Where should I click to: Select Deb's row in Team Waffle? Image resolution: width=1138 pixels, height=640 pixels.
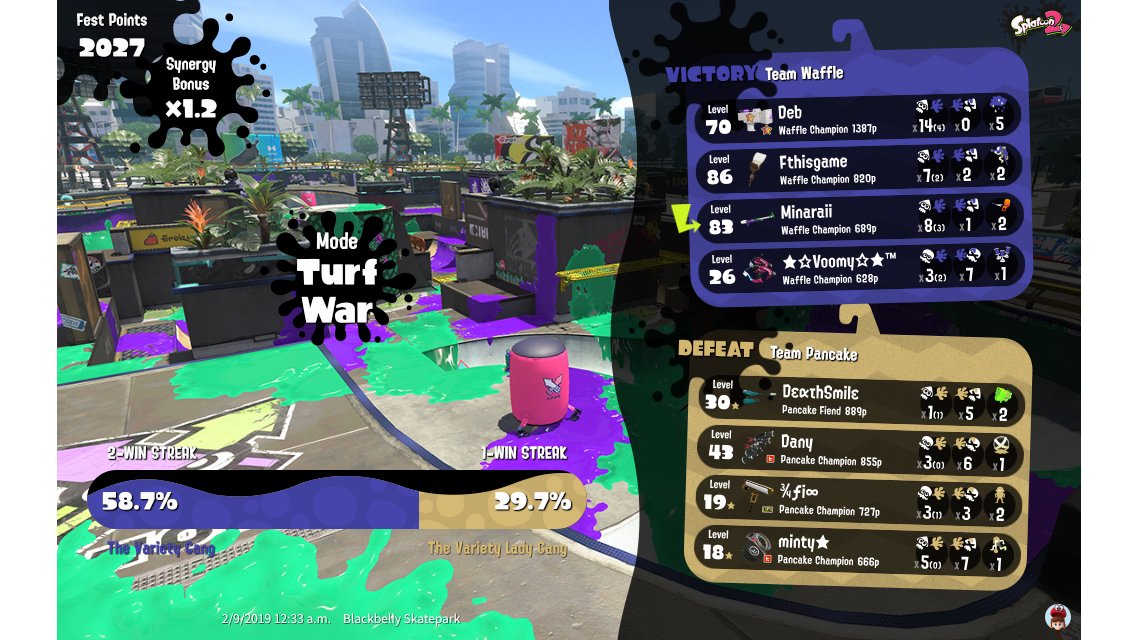859,117
